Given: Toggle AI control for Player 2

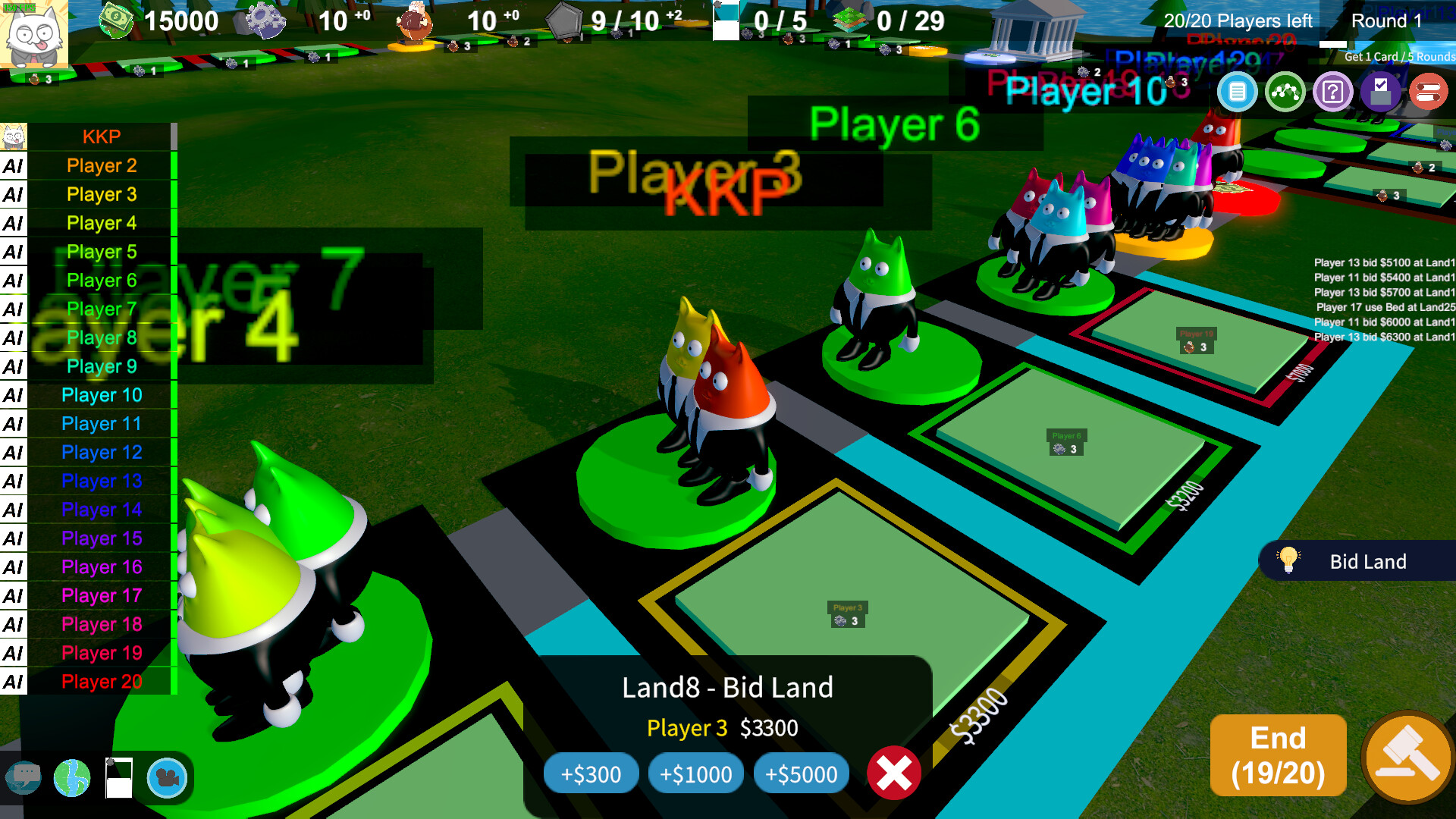Looking at the screenshot, I should pos(14,165).
